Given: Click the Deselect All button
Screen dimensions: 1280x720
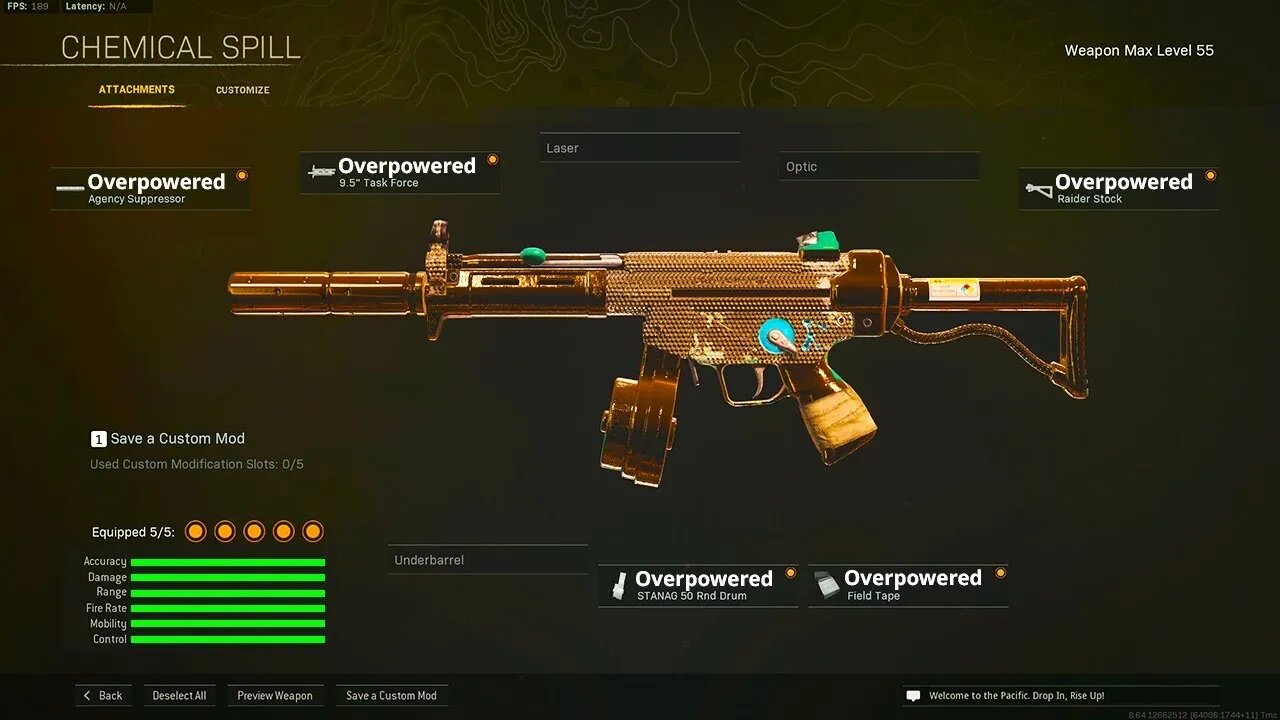Looking at the screenshot, I should coord(179,695).
